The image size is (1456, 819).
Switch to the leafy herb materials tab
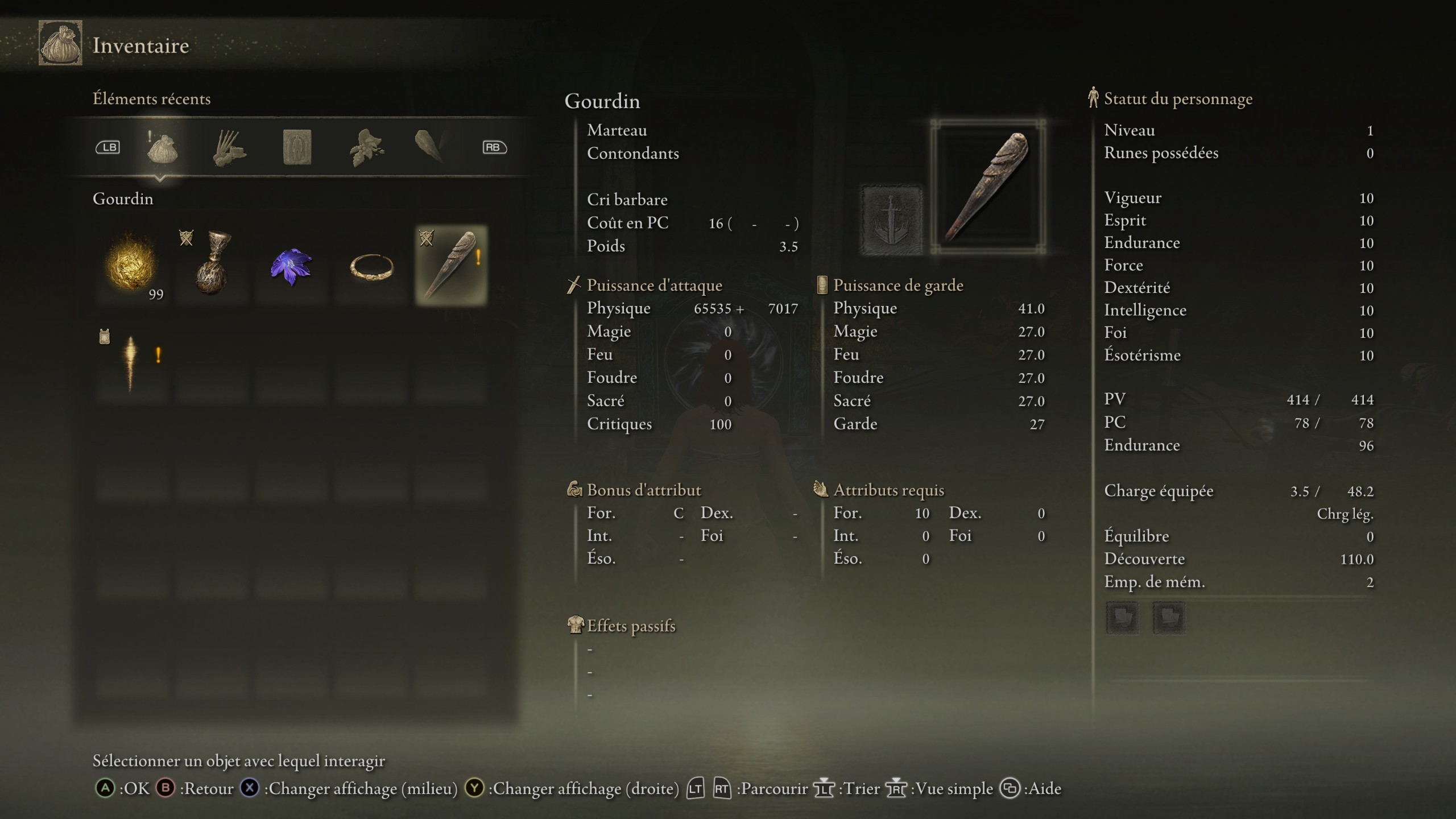[366, 148]
